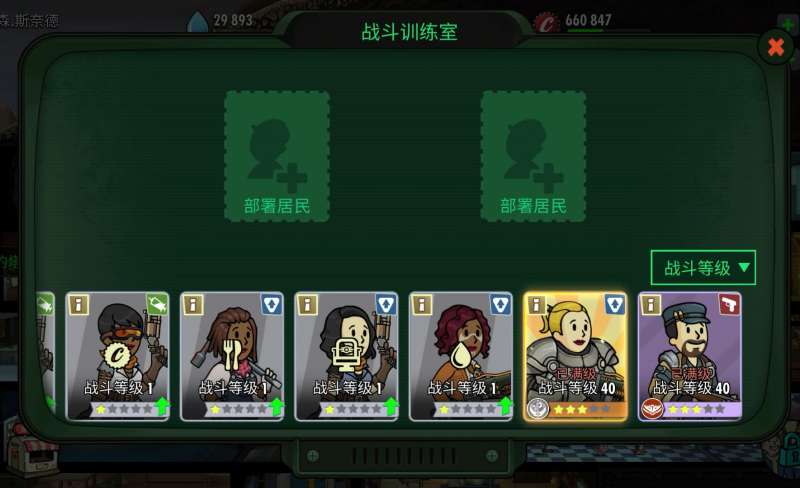Screen dimensions: 800x488
Task: View info for the bearded capped dweller
Action: point(651,305)
